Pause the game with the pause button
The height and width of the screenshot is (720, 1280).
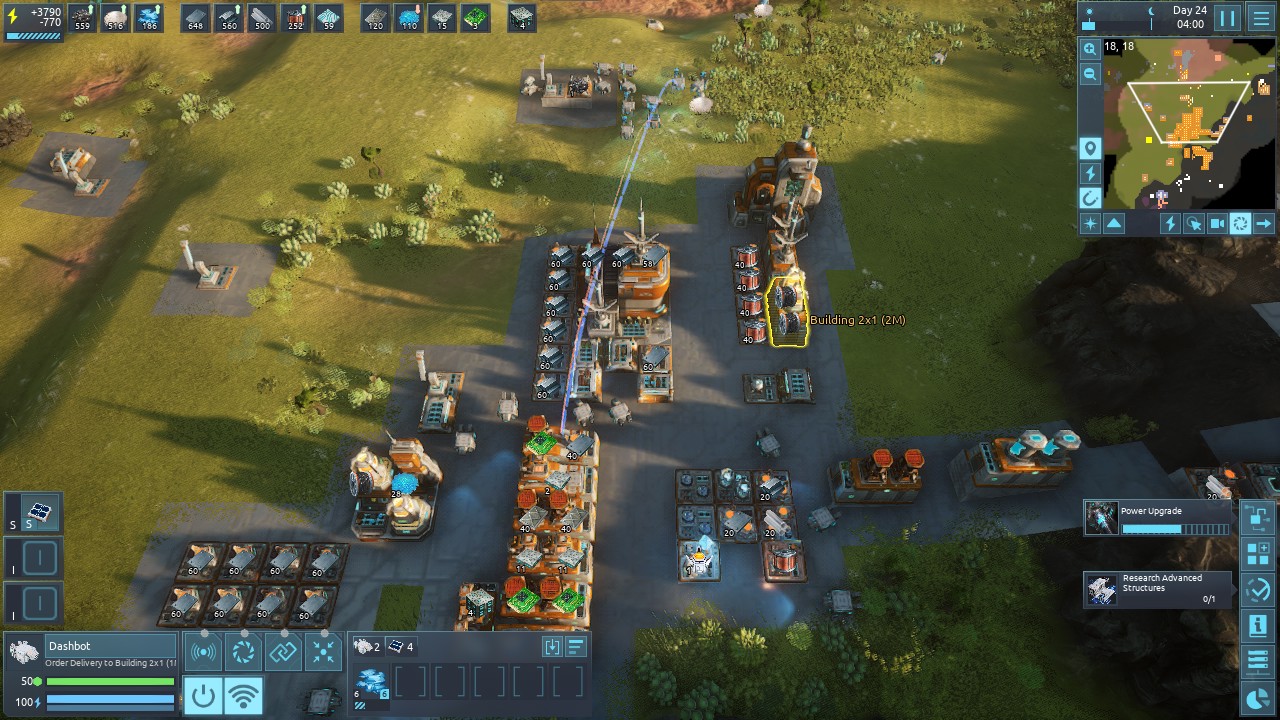[x=1227, y=18]
